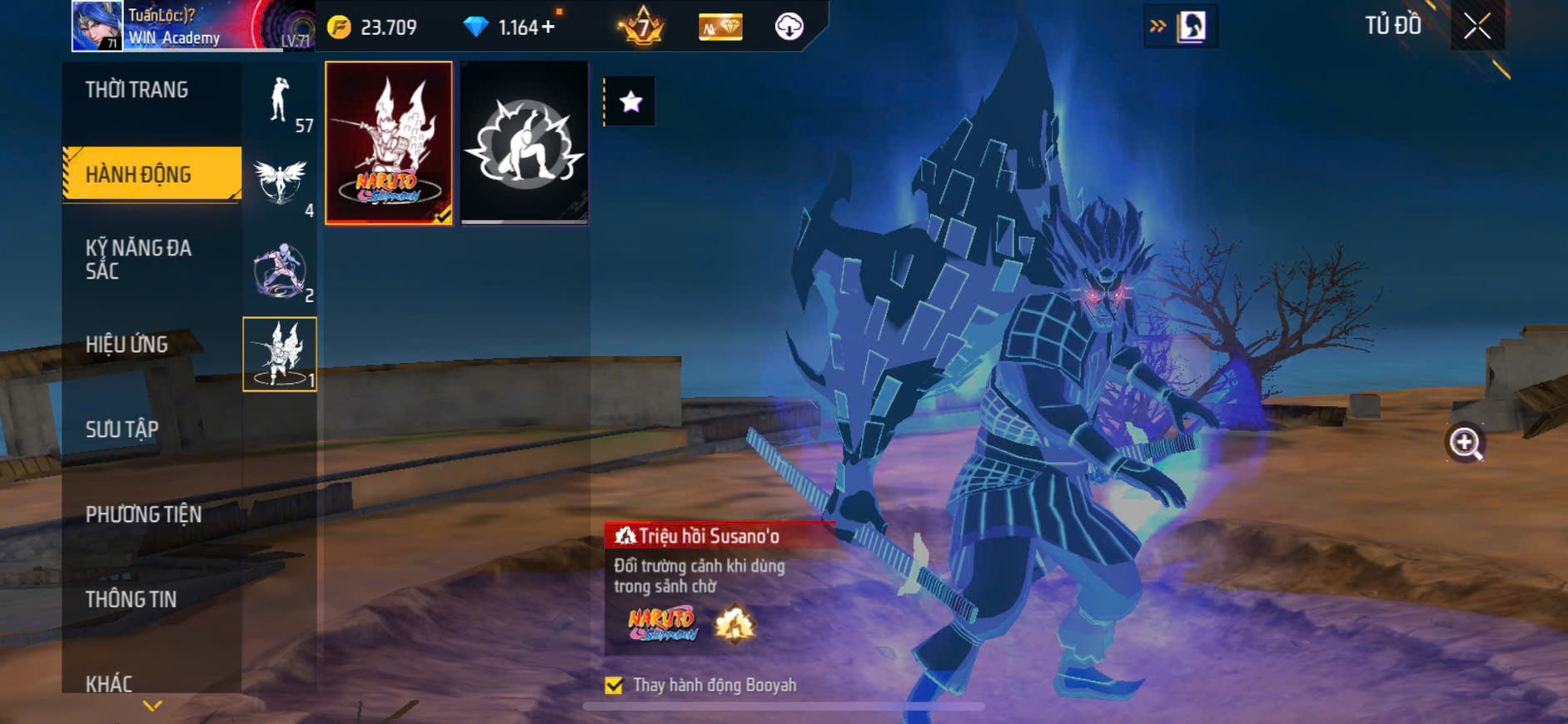The image size is (1568, 724).
Task: Pick the Naruto Susano'o emote tile
Action: pos(389,142)
